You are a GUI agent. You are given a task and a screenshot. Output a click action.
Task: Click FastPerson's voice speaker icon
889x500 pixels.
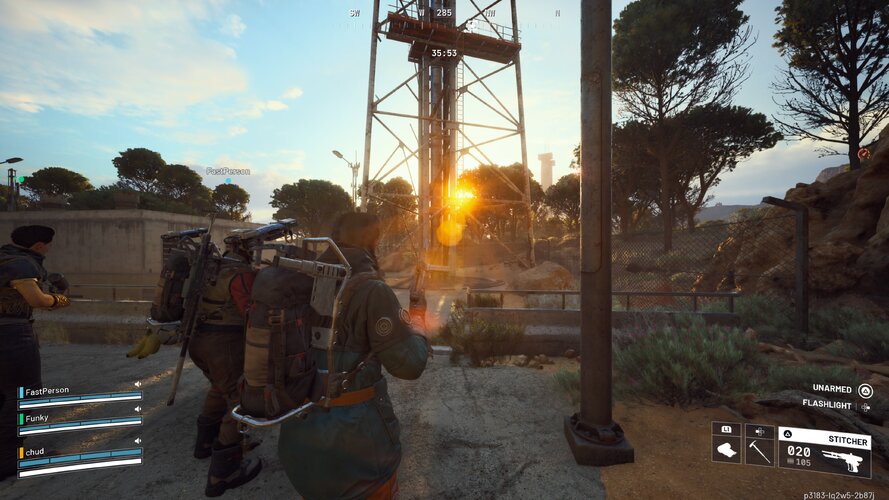pos(138,383)
